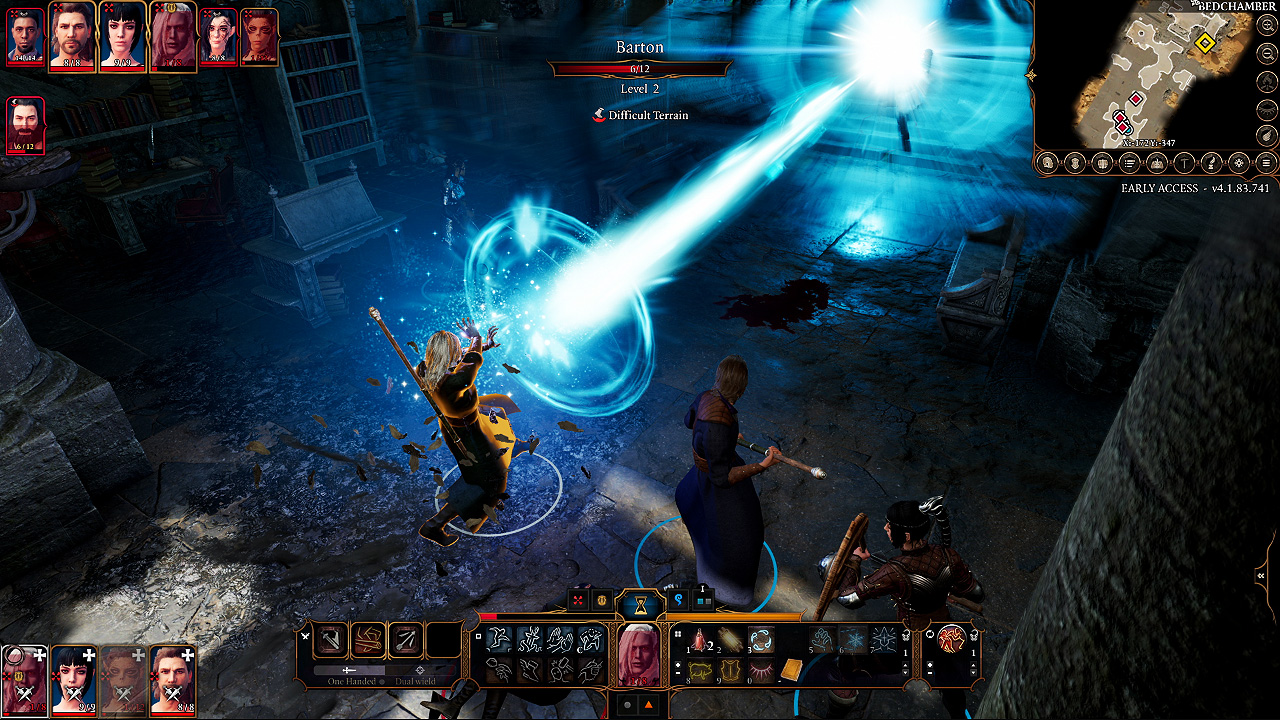Open the inventory bag icon under the minimap
This screenshot has width=1280, height=720.
[1074, 160]
